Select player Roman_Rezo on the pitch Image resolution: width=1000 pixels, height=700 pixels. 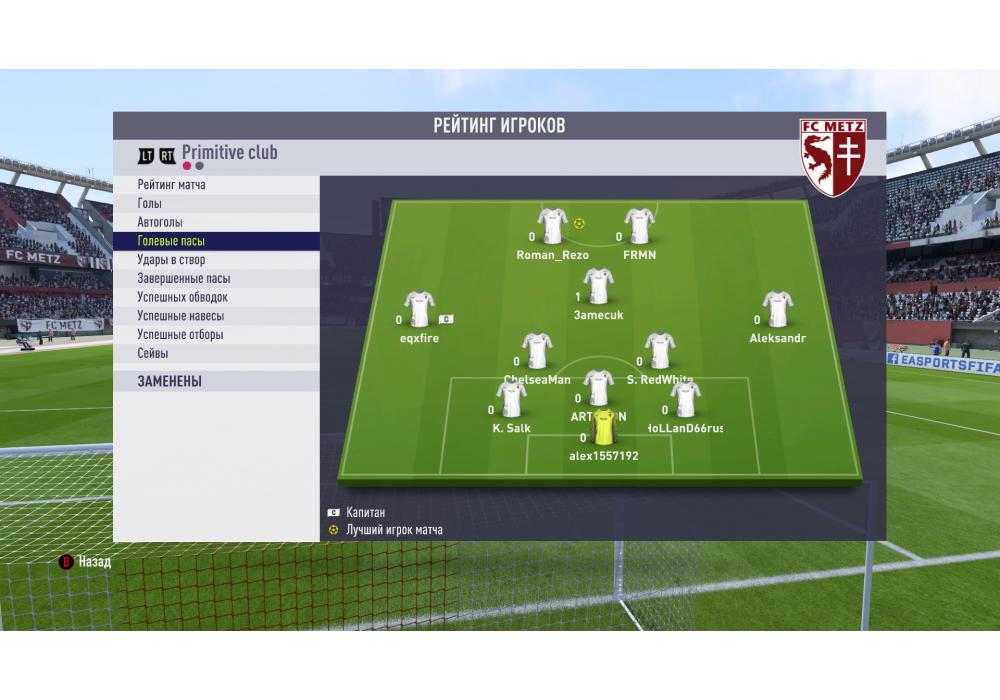(552, 227)
